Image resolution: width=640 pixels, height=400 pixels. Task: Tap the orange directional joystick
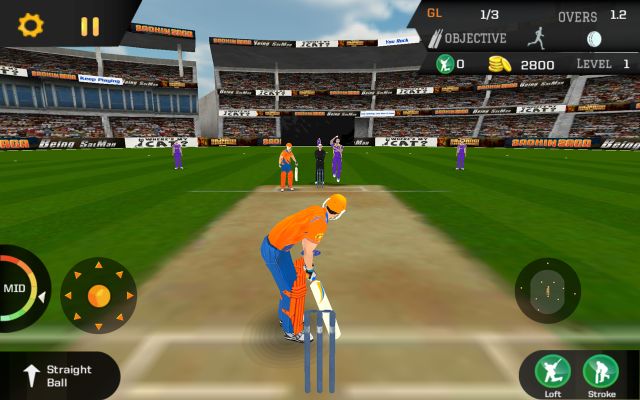pyautogui.click(x=99, y=295)
